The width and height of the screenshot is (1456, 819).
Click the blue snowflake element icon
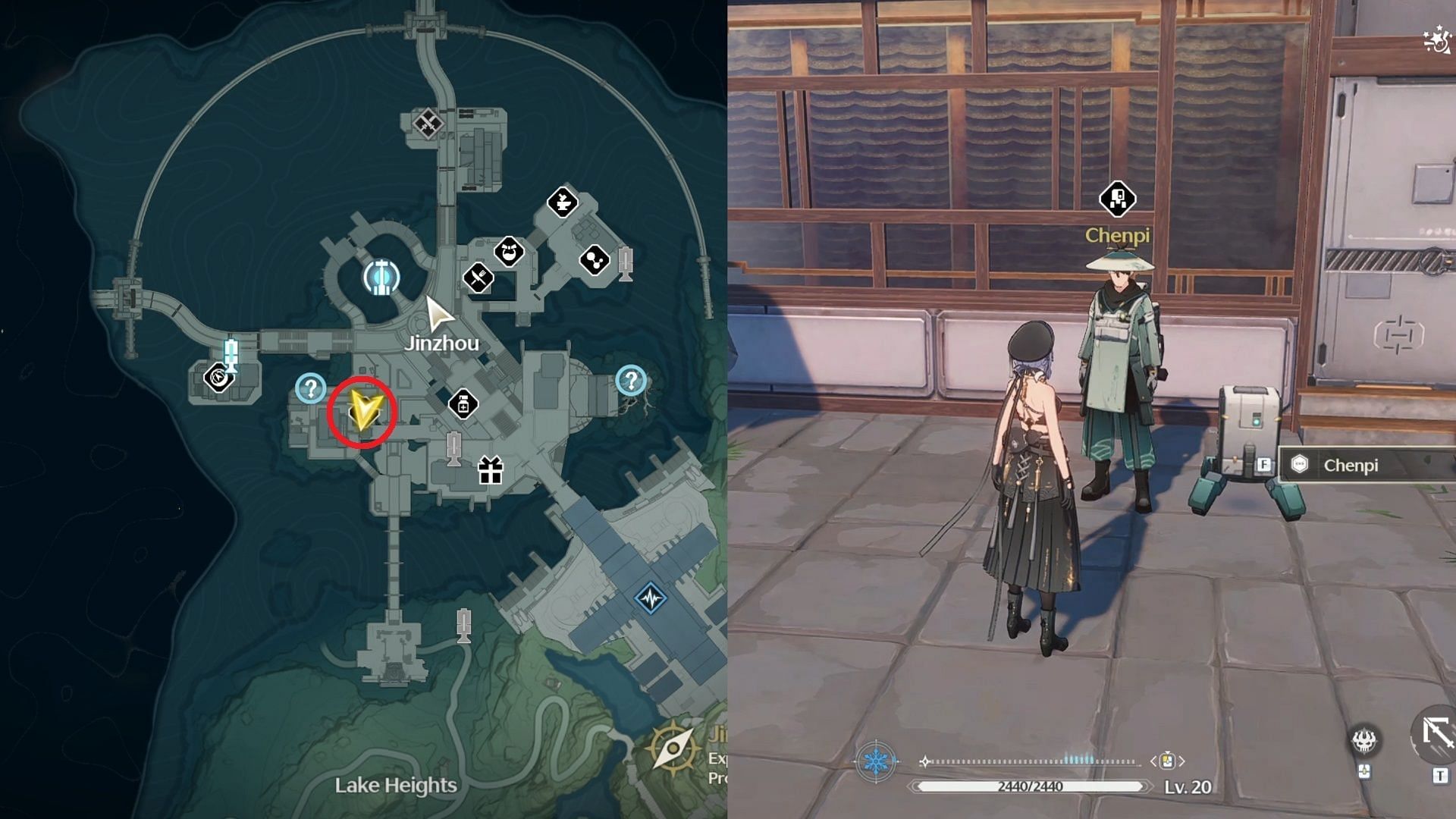coord(876,761)
